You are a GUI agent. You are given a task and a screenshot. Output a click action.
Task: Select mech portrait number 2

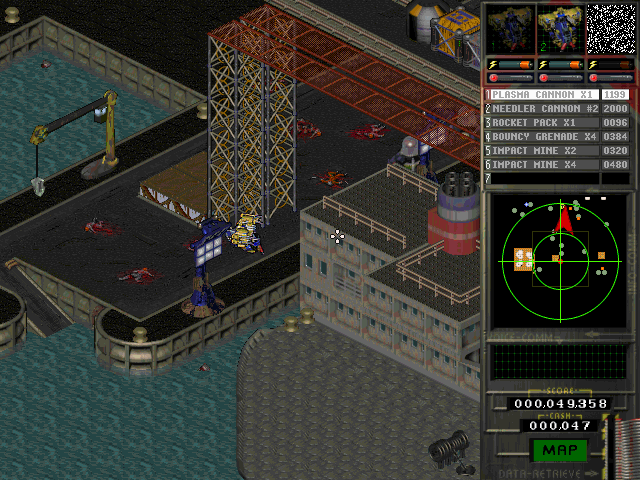click(559, 28)
